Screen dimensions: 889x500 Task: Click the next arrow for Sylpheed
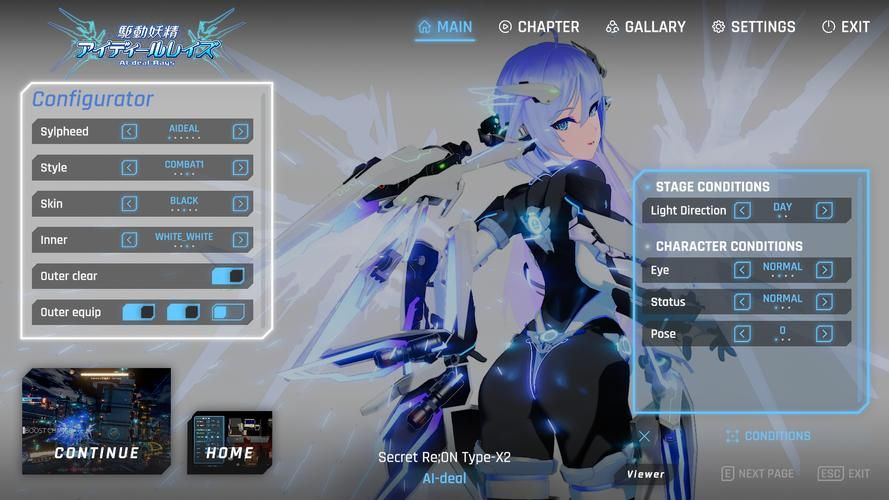click(240, 131)
